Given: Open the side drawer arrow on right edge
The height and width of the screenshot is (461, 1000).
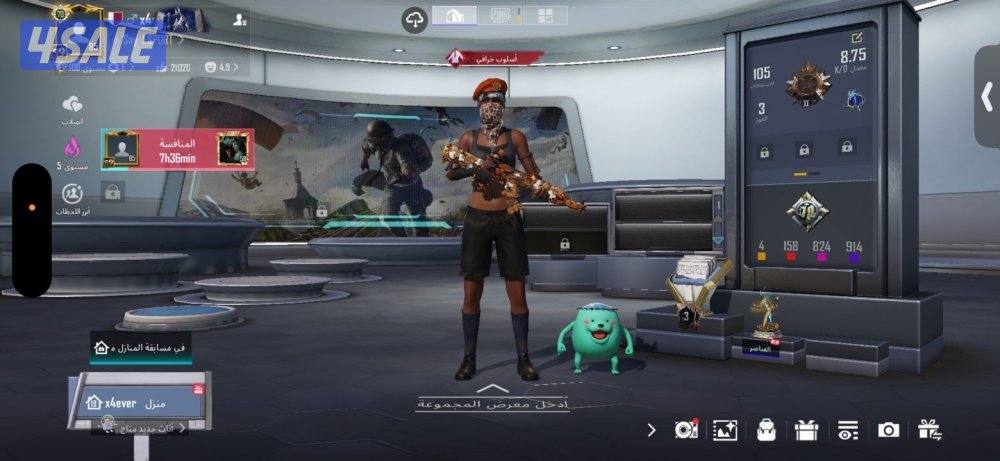Looking at the screenshot, I should [986, 96].
